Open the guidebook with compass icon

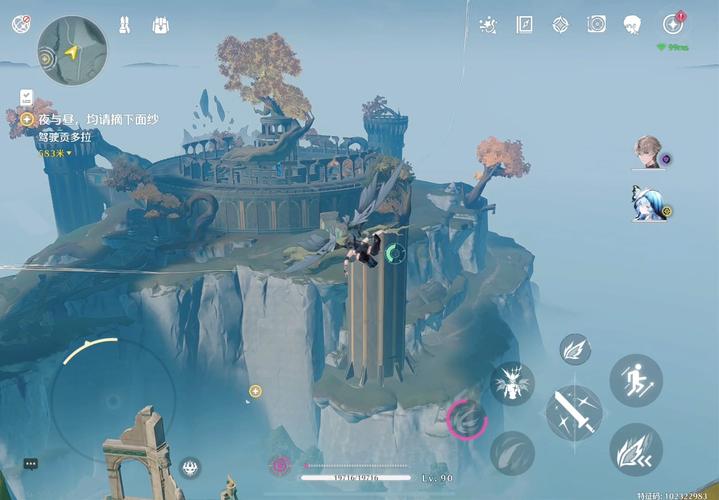coord(524,24)
